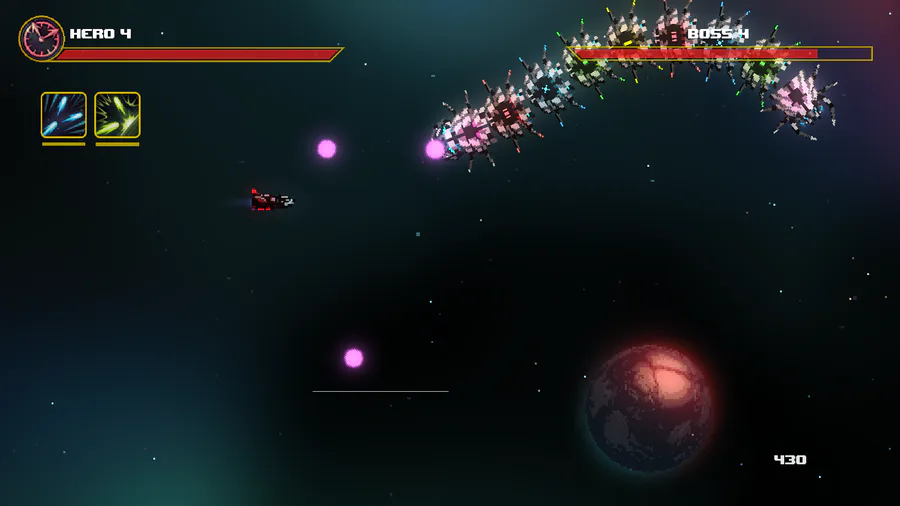Activate the blue missile barrage ability
This screenshot has width=900, height=506.
click(63, 115)
